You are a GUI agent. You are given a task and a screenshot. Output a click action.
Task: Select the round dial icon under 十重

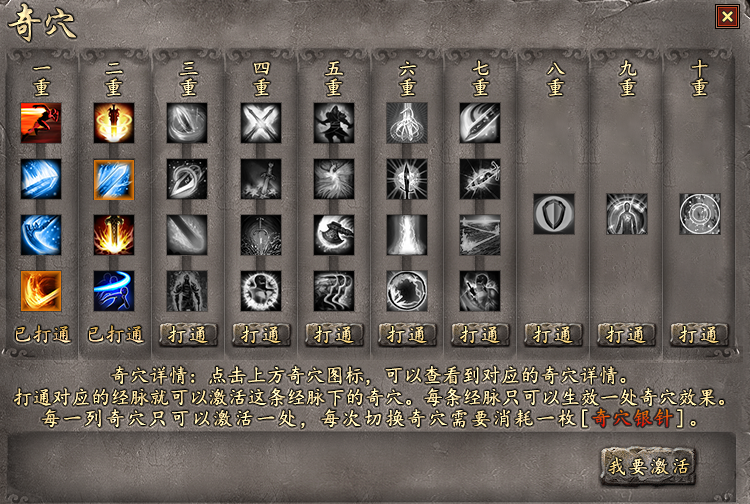700,213
